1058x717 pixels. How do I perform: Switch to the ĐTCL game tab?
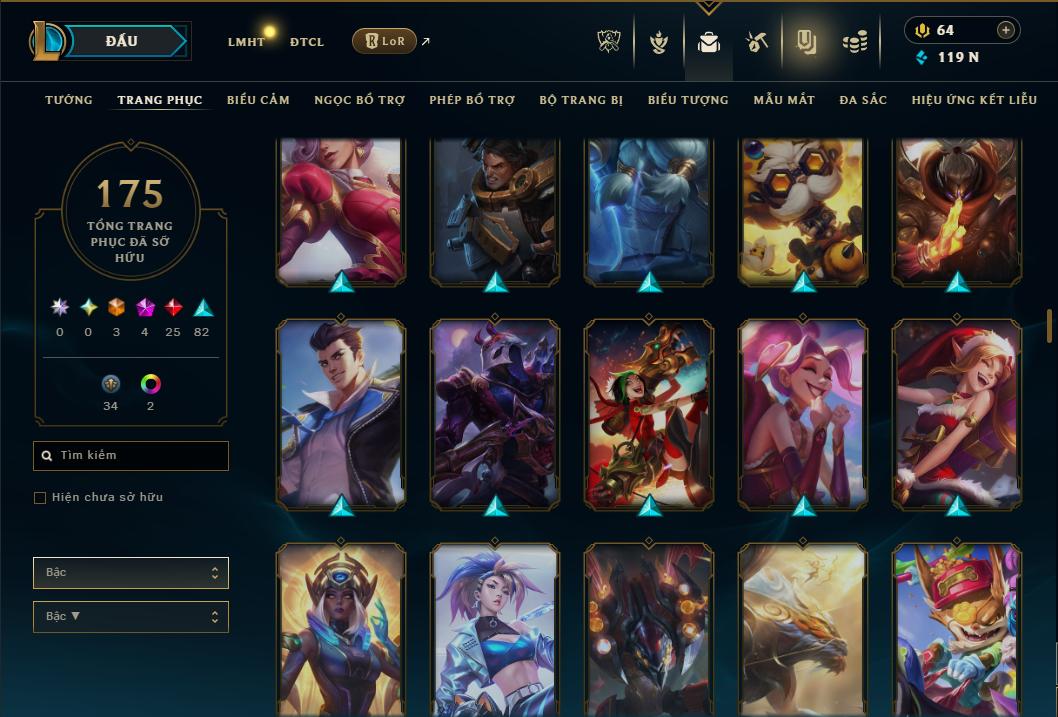point(306,42)
